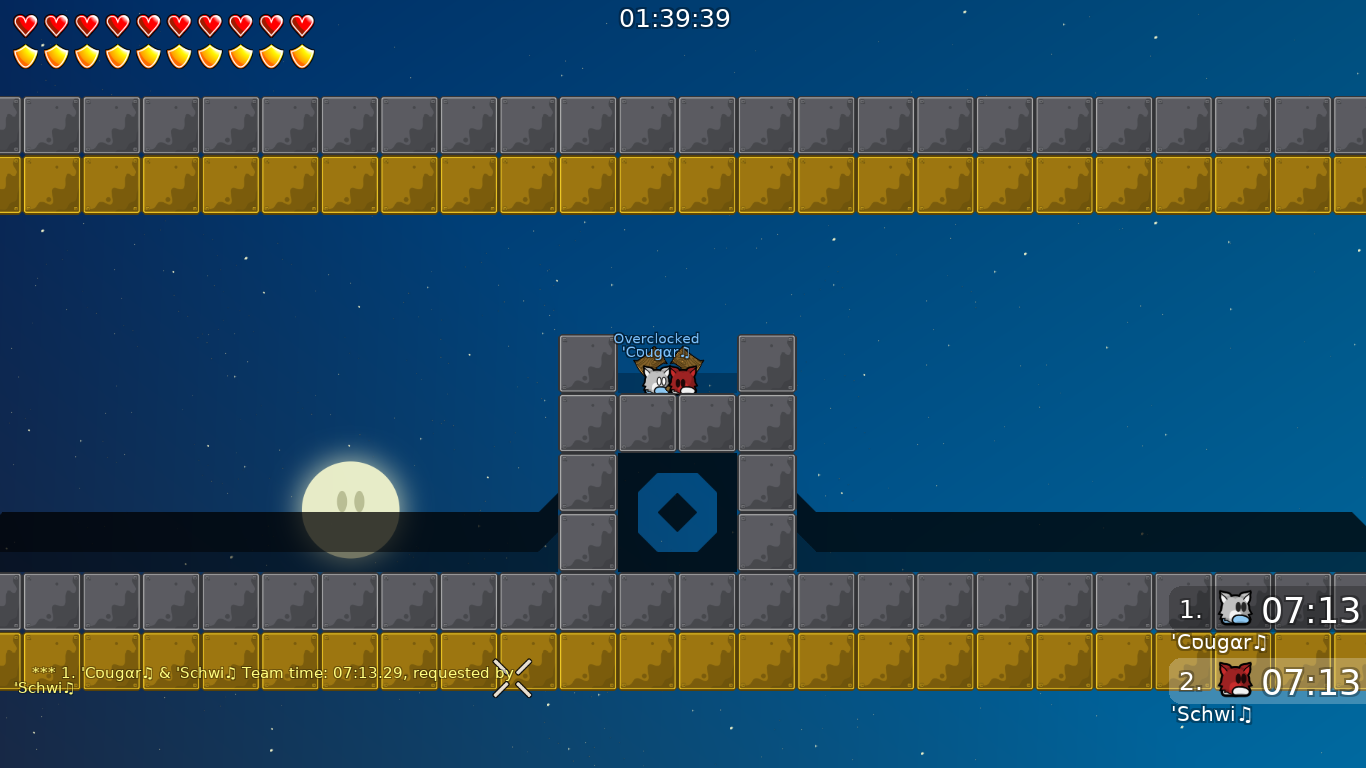1366x768 pixels.
Task: Click the first golden shield armor icon
Action: tap(26, 56)
